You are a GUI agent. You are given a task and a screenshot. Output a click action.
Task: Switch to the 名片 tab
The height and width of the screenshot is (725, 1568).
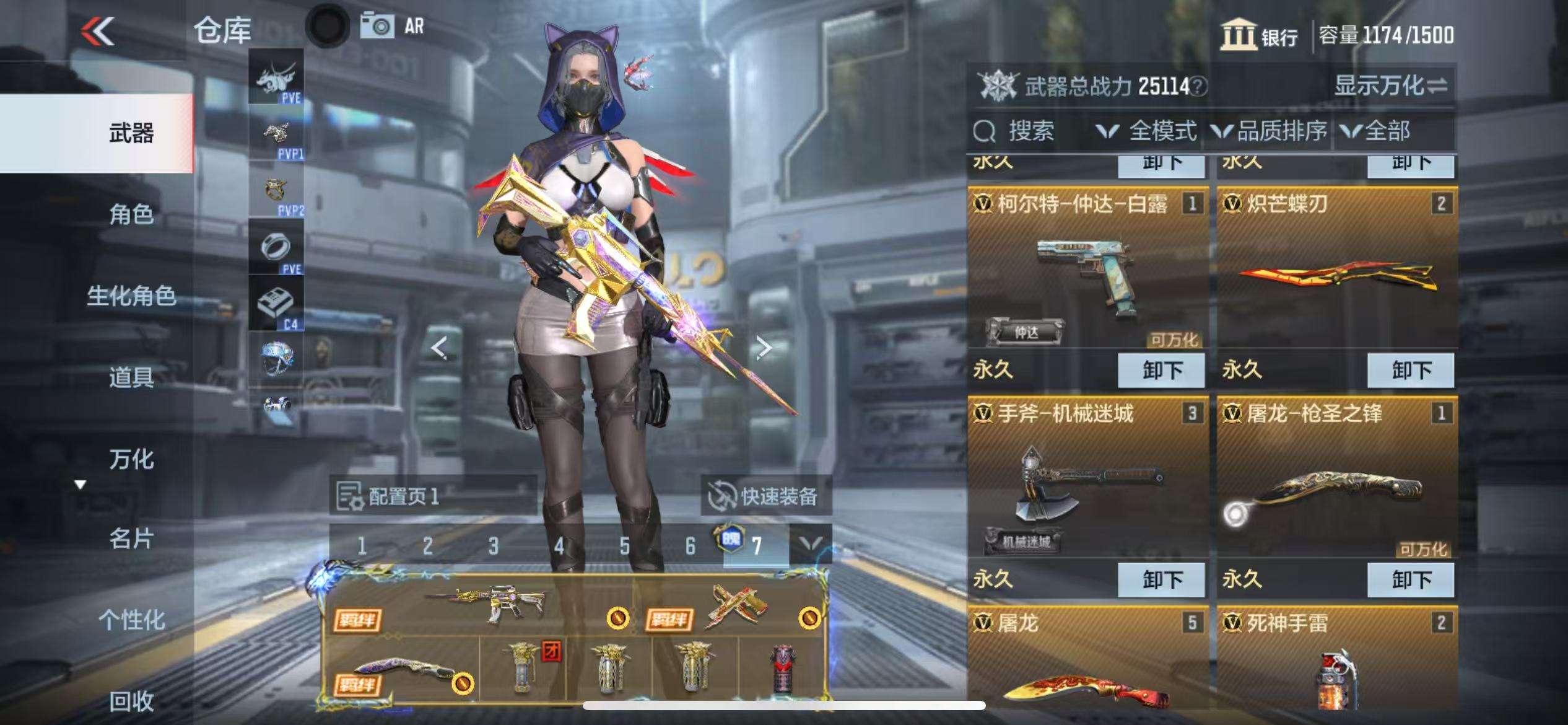tap(131, 539)
